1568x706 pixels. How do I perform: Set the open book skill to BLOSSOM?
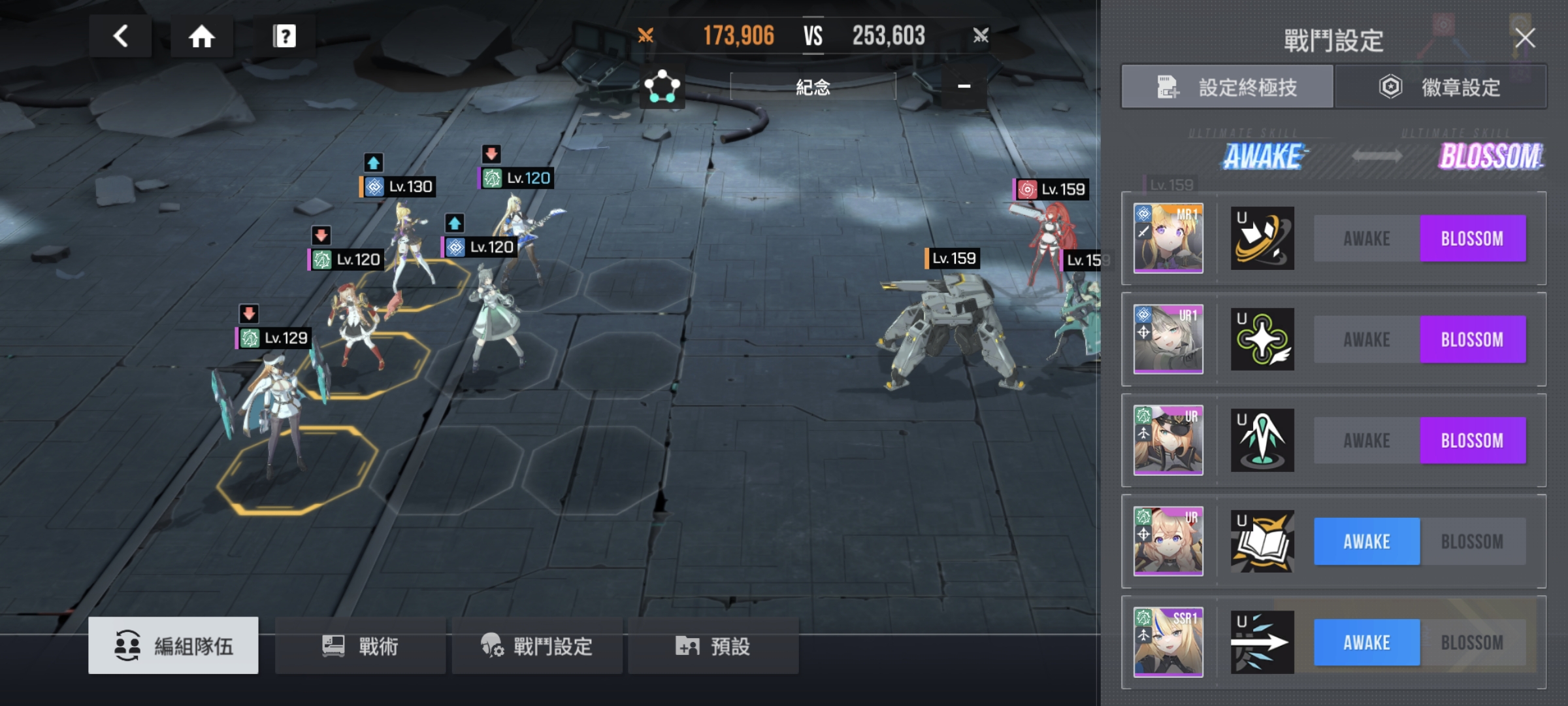[x=1472, y=541]
